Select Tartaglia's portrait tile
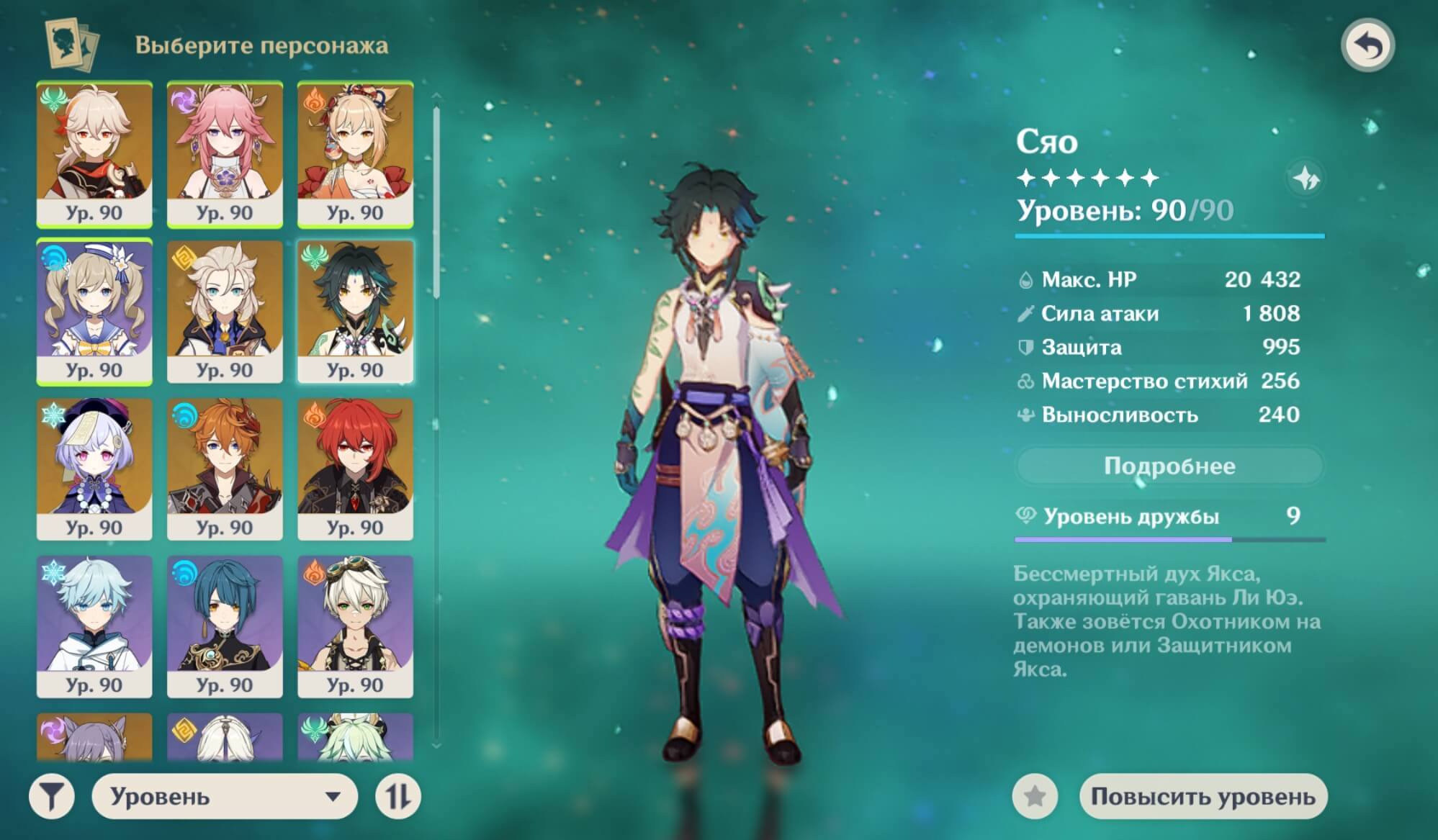 (x=225, y=469)
